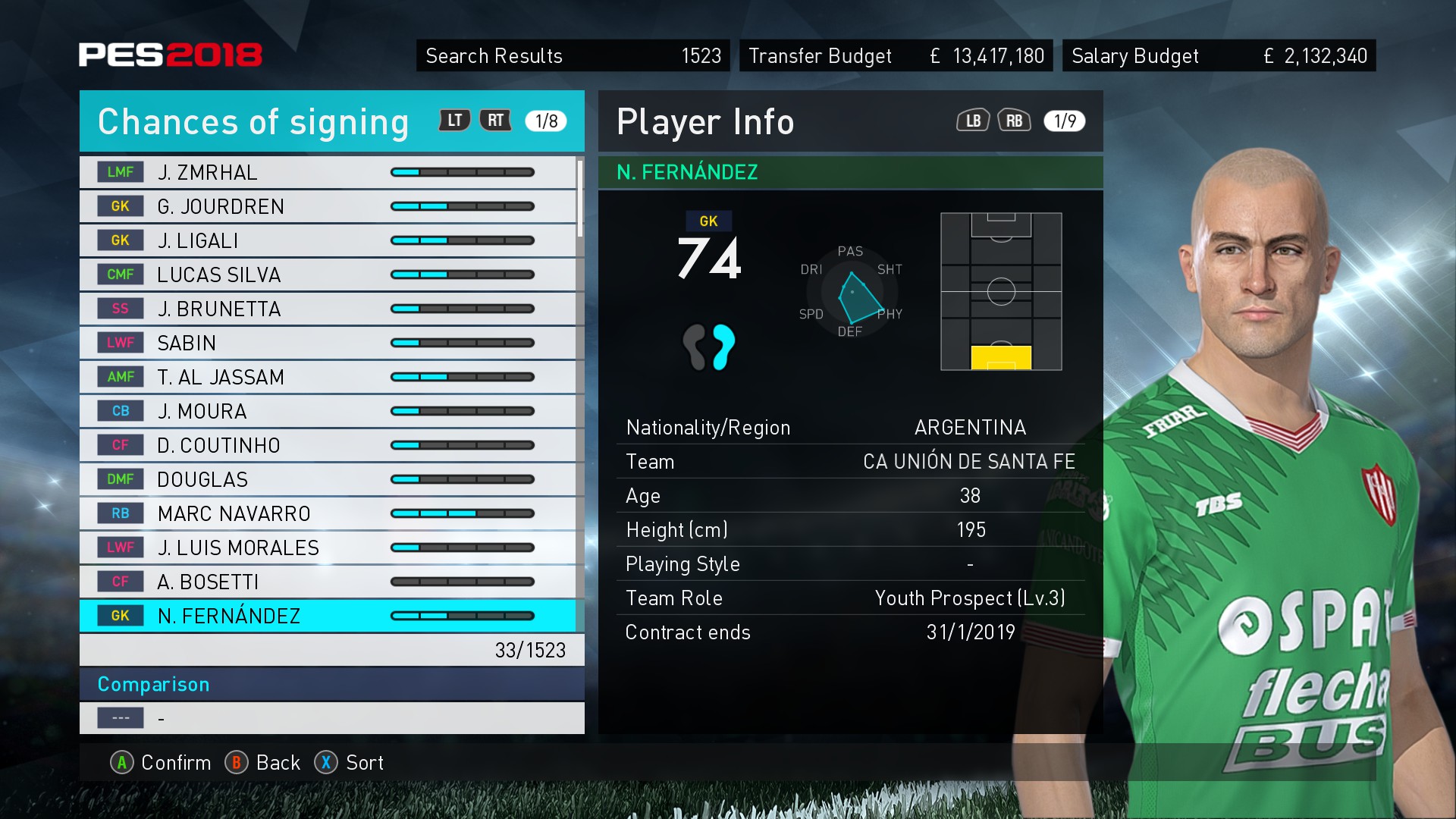This screenshot has width=1456, height=819.
Task: Pick right back MARC NAVARRO
Action: click(x=328, y=513)
